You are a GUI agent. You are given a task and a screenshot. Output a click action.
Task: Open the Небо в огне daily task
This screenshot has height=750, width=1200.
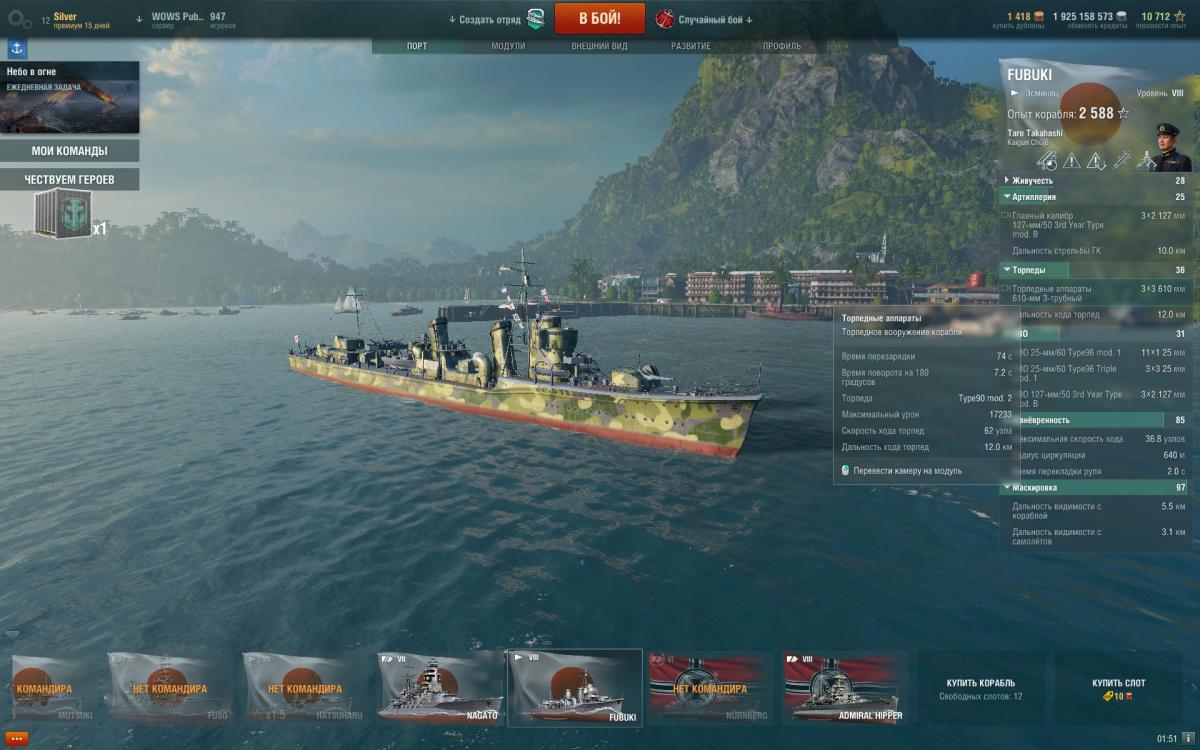pyautogui.click(x=70, y=97)
